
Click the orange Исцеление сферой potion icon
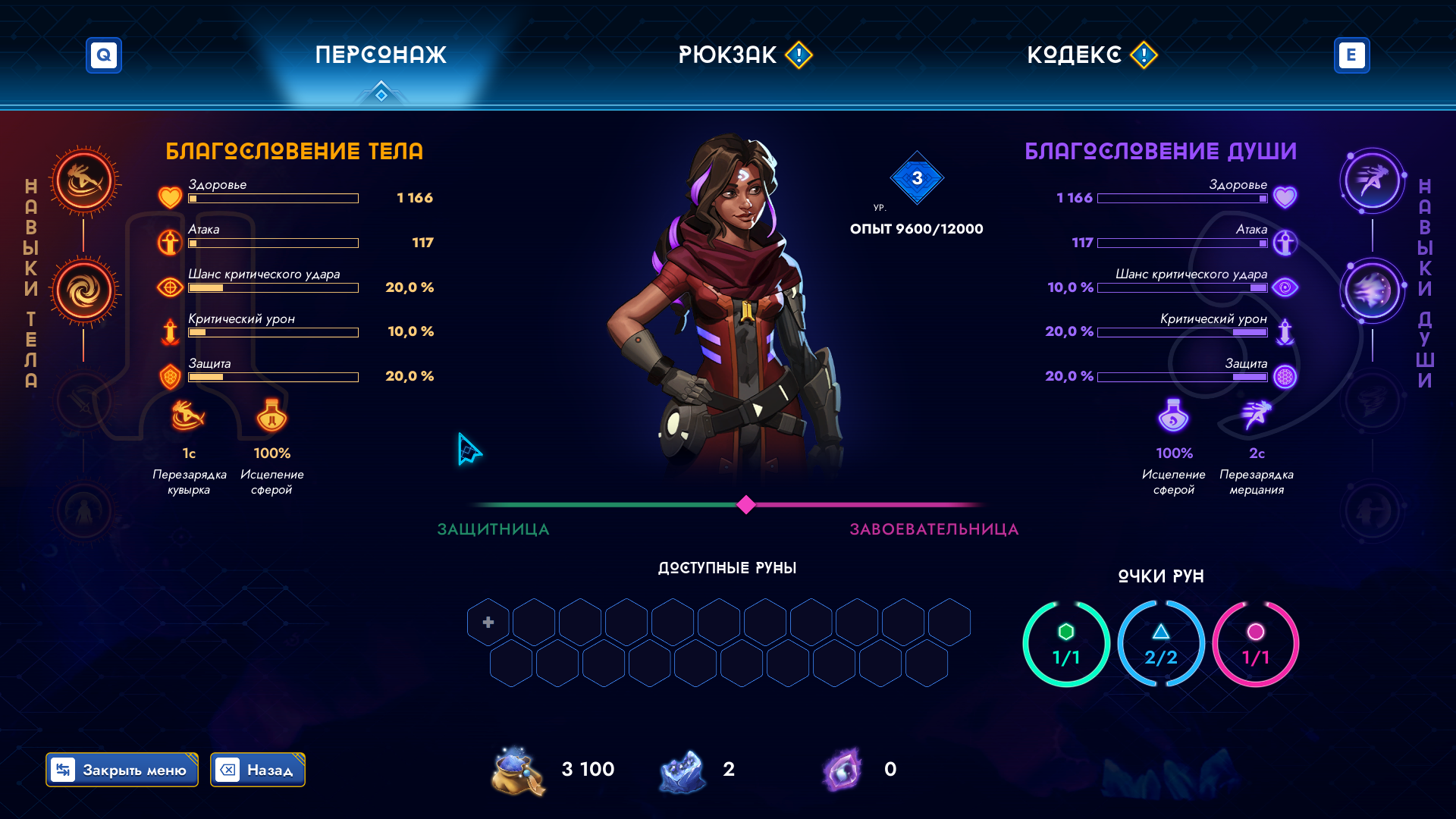click(x=271, y=416)
